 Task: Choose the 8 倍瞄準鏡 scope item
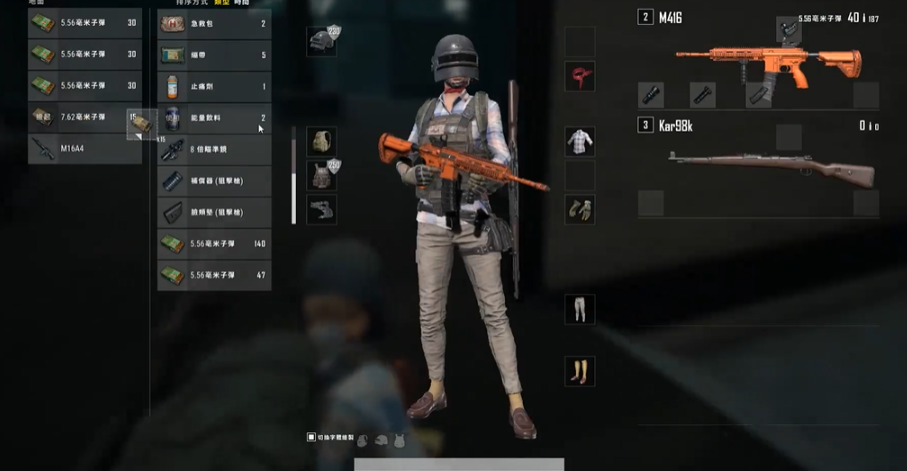coord(214,150)
